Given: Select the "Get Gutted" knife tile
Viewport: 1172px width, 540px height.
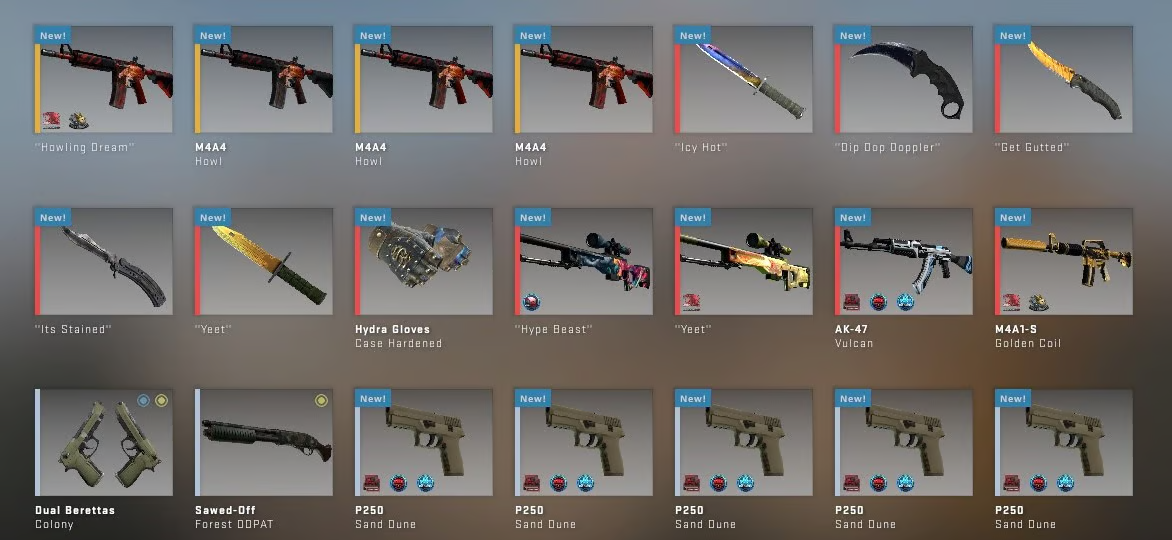Looking at the screenshot, I should (1064, 80).
